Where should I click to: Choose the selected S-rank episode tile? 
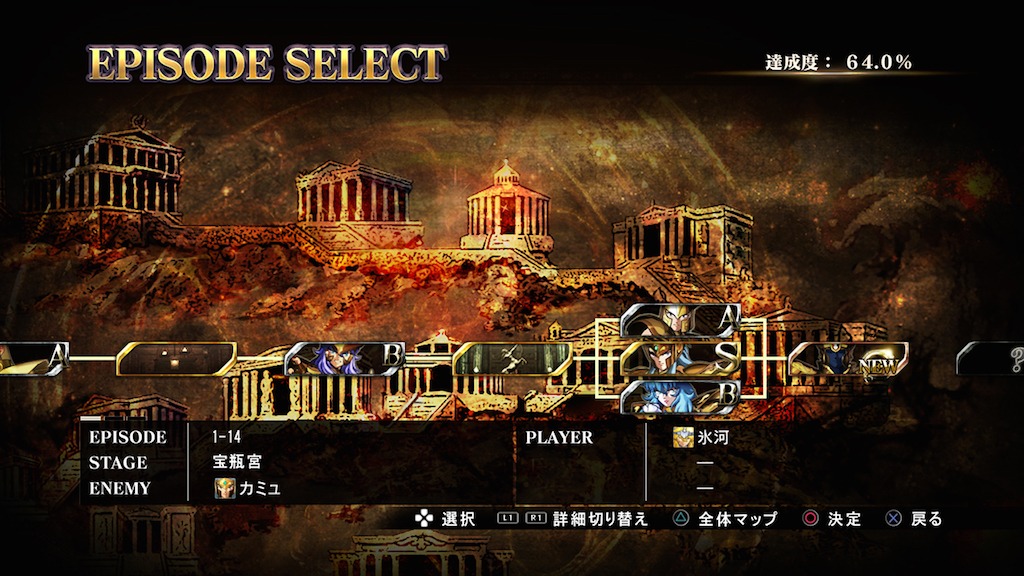[x=680, y=357]
